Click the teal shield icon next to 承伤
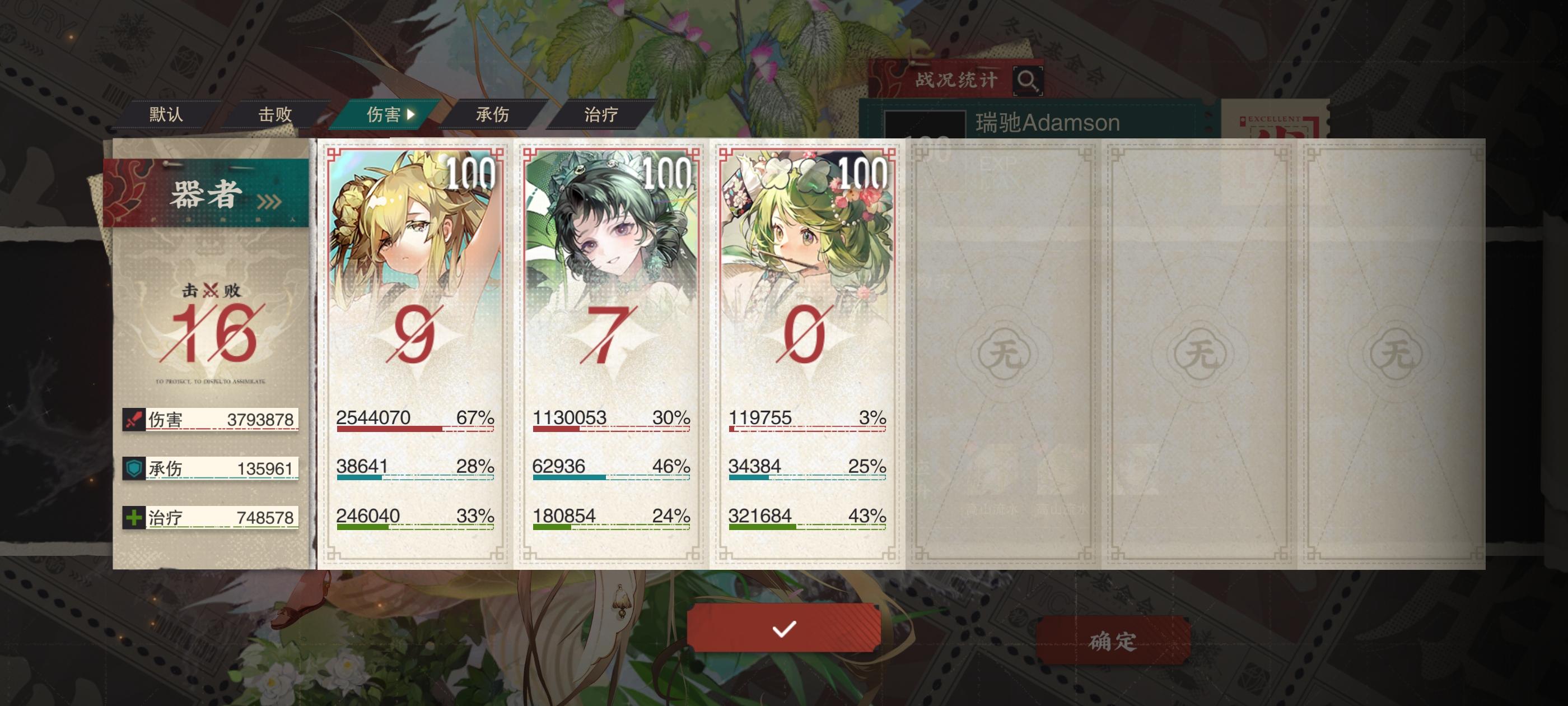The width and height of the screenshot is (1568, 706). pos(134,468)
